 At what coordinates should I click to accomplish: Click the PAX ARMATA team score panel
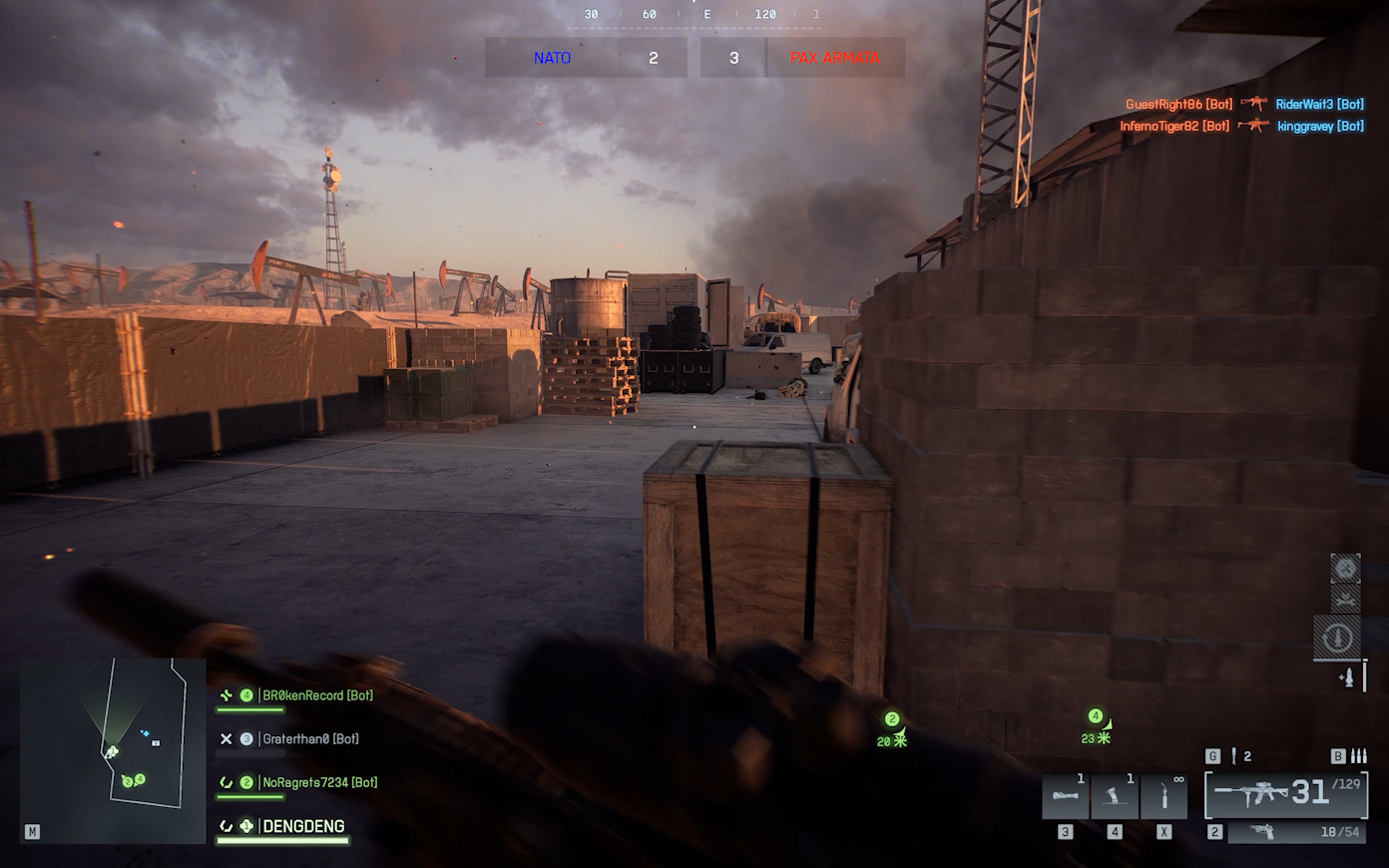click(x=835, y=58)
